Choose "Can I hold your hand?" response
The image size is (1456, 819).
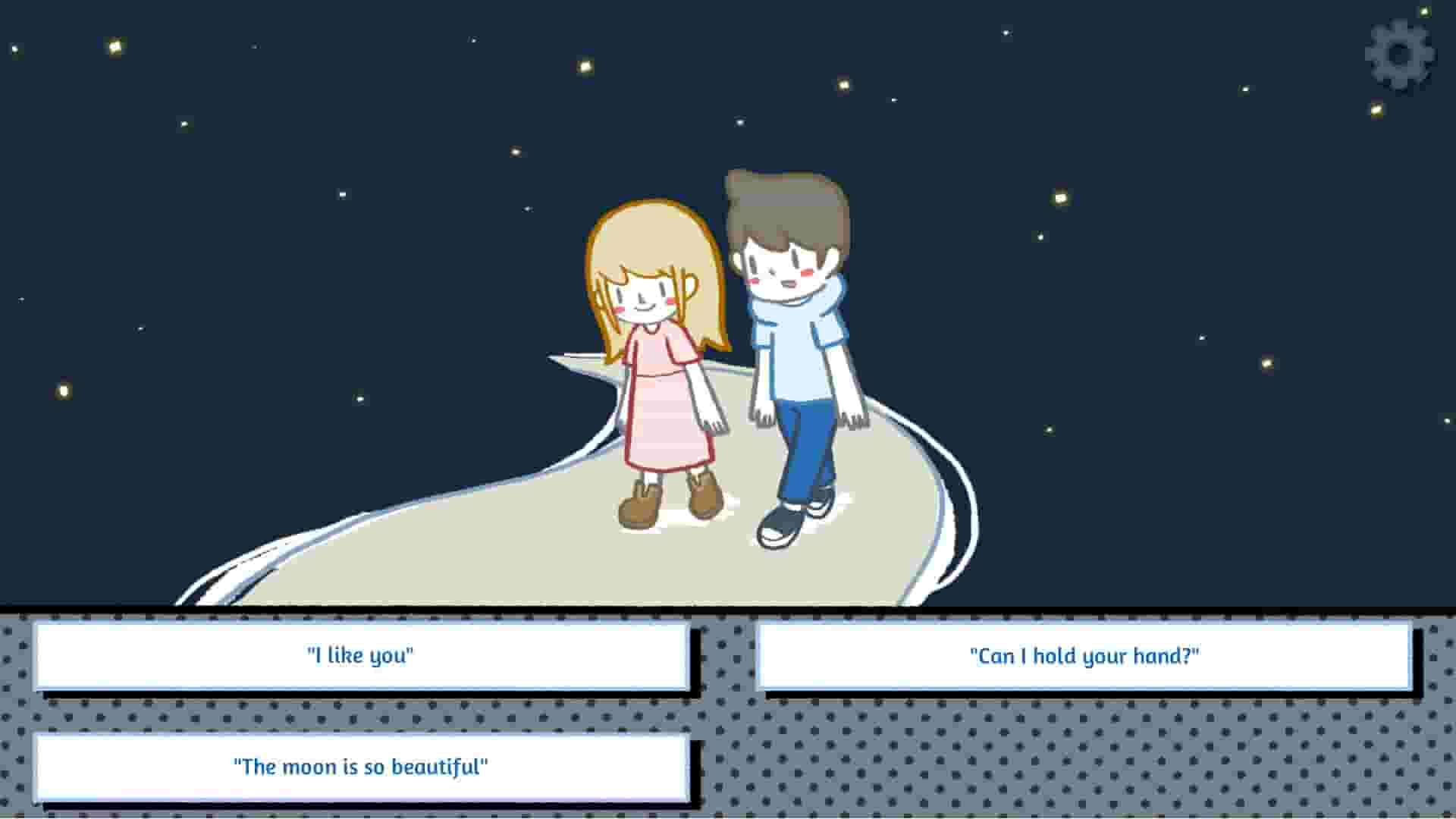(1084, 657)
